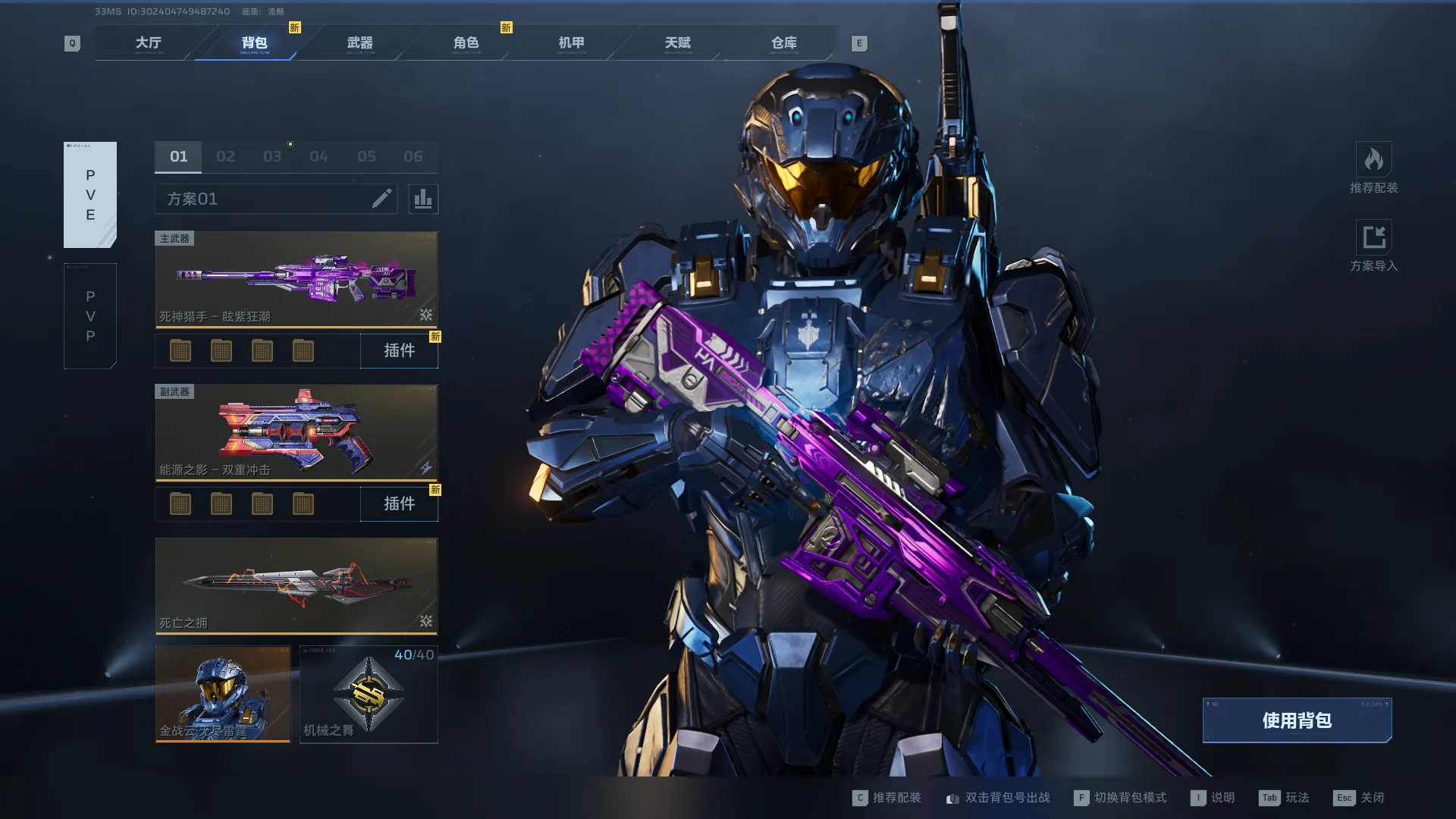Choose the melee weapon 死亡之拥 card
1456x819 pixels.
(x=296, y=585)
